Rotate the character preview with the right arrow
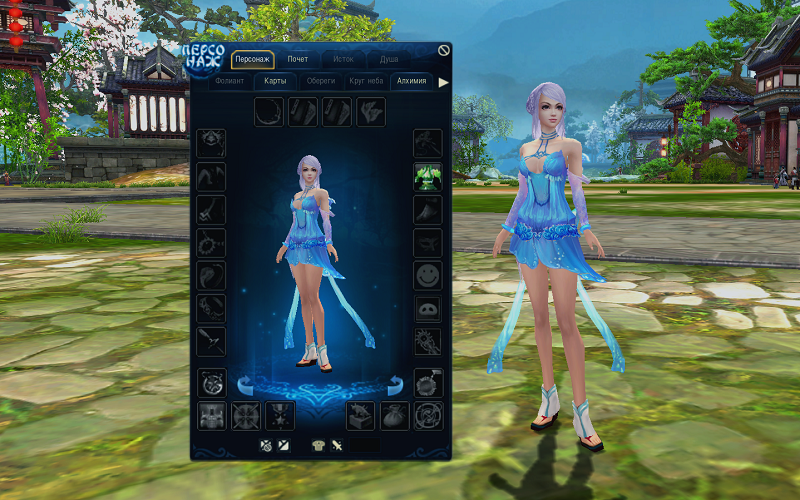The image size is (800, 500). [396, 383]
